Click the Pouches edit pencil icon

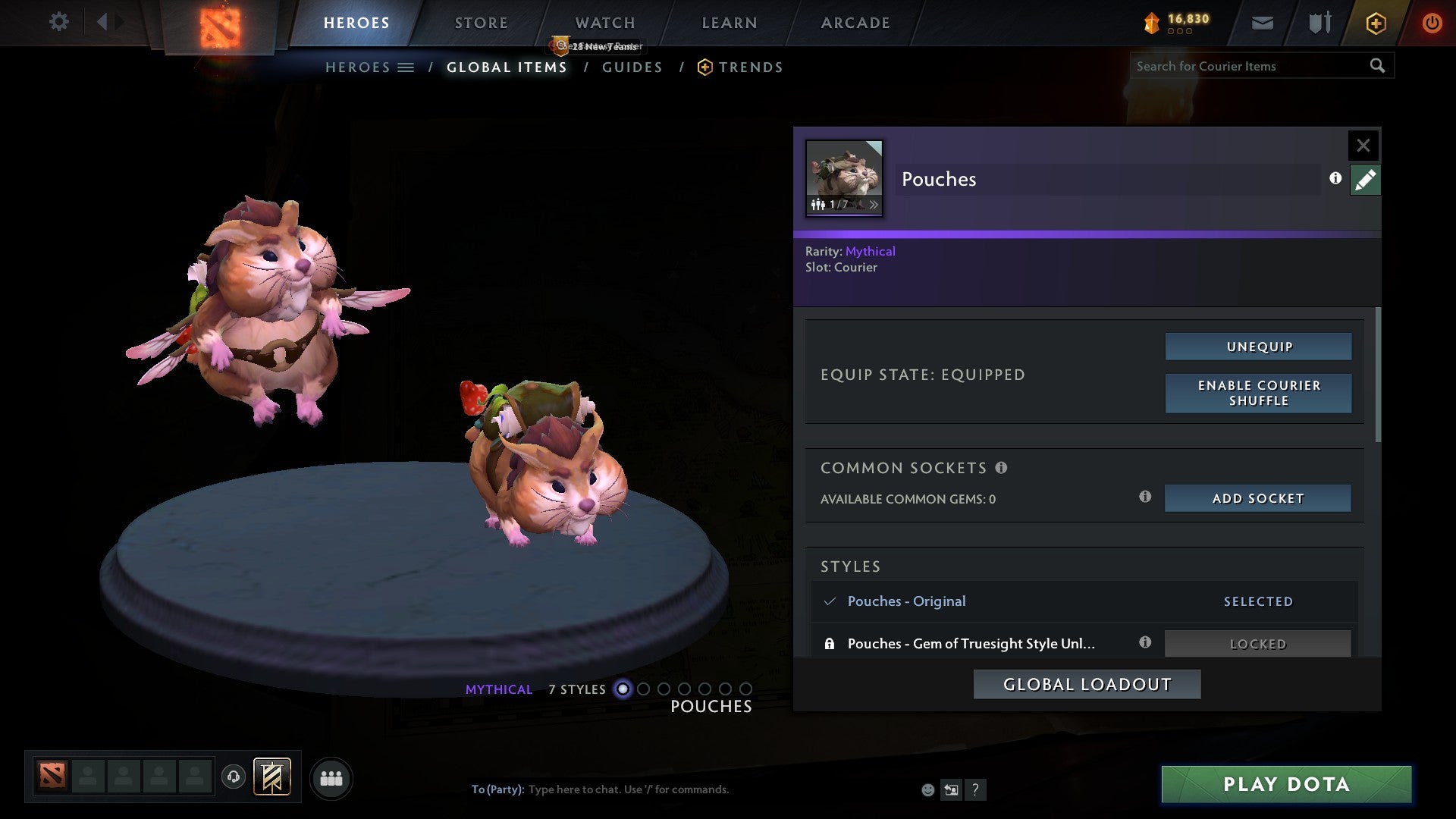(1365, 179)
